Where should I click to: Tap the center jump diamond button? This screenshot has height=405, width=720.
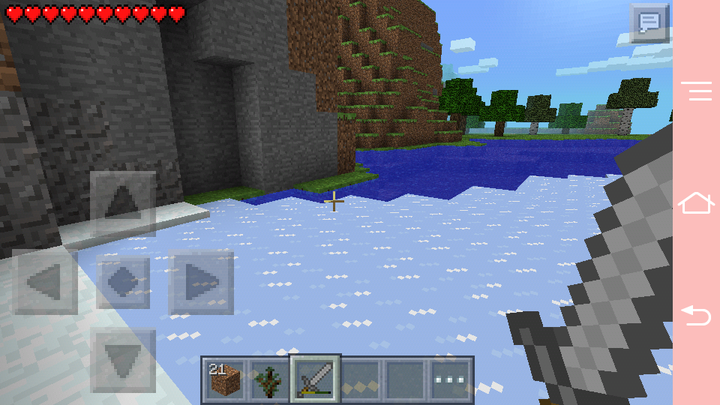[x=123, y=282]
